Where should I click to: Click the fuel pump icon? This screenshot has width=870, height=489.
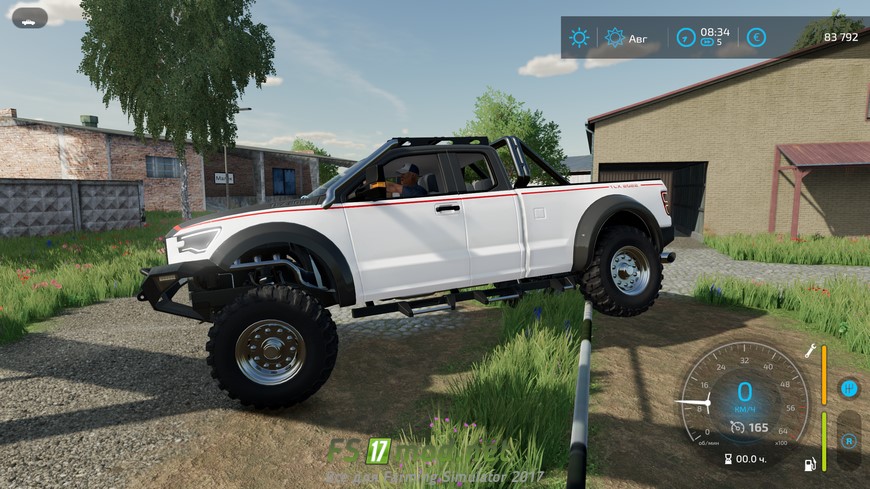point(810,464)
